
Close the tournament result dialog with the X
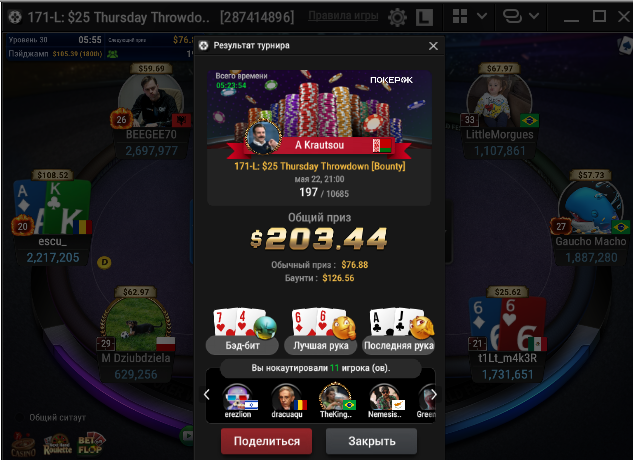point(433,46)
